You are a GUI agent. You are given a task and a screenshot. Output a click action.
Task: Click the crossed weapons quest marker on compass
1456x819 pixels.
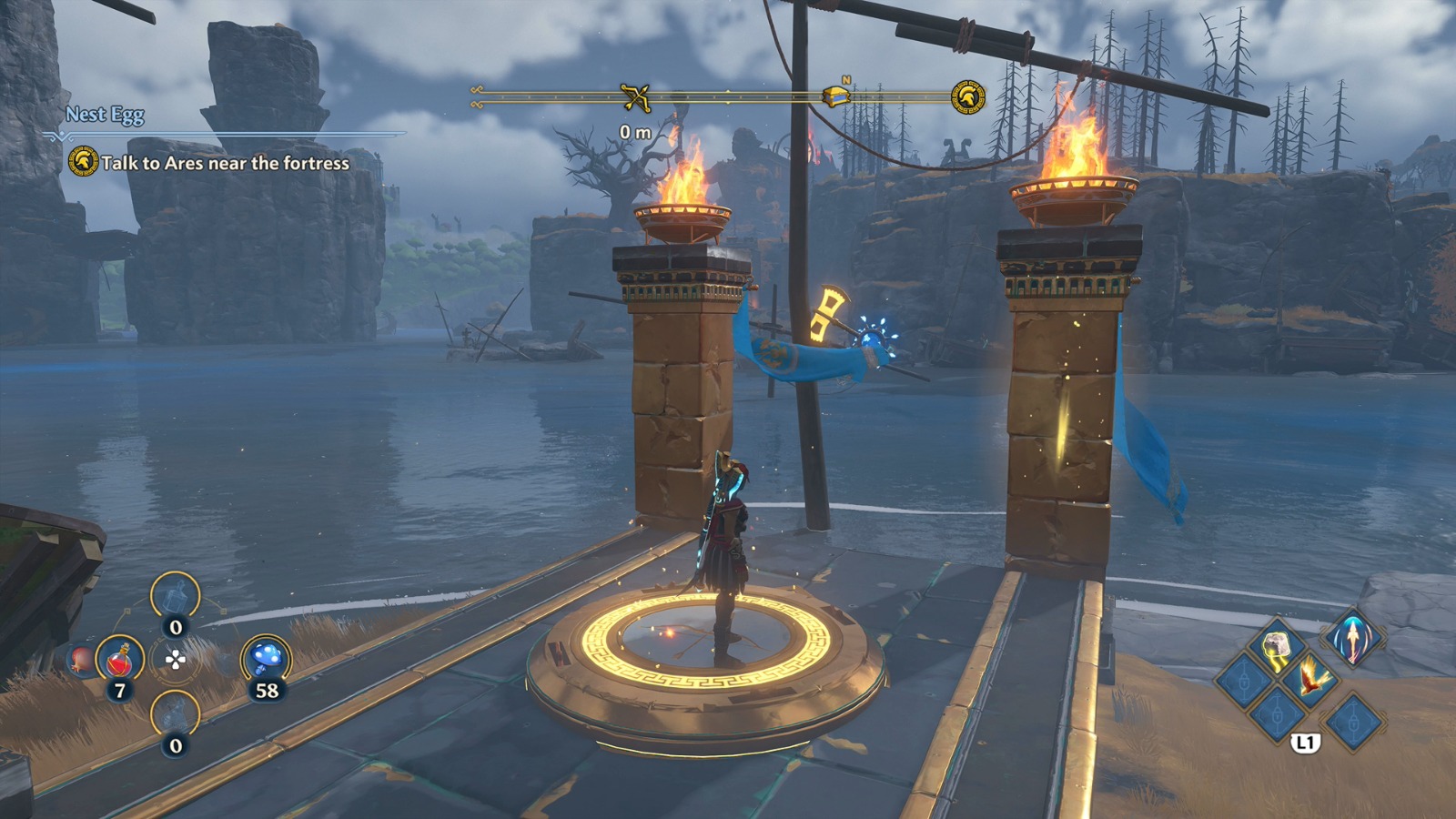tap(636, 96)
